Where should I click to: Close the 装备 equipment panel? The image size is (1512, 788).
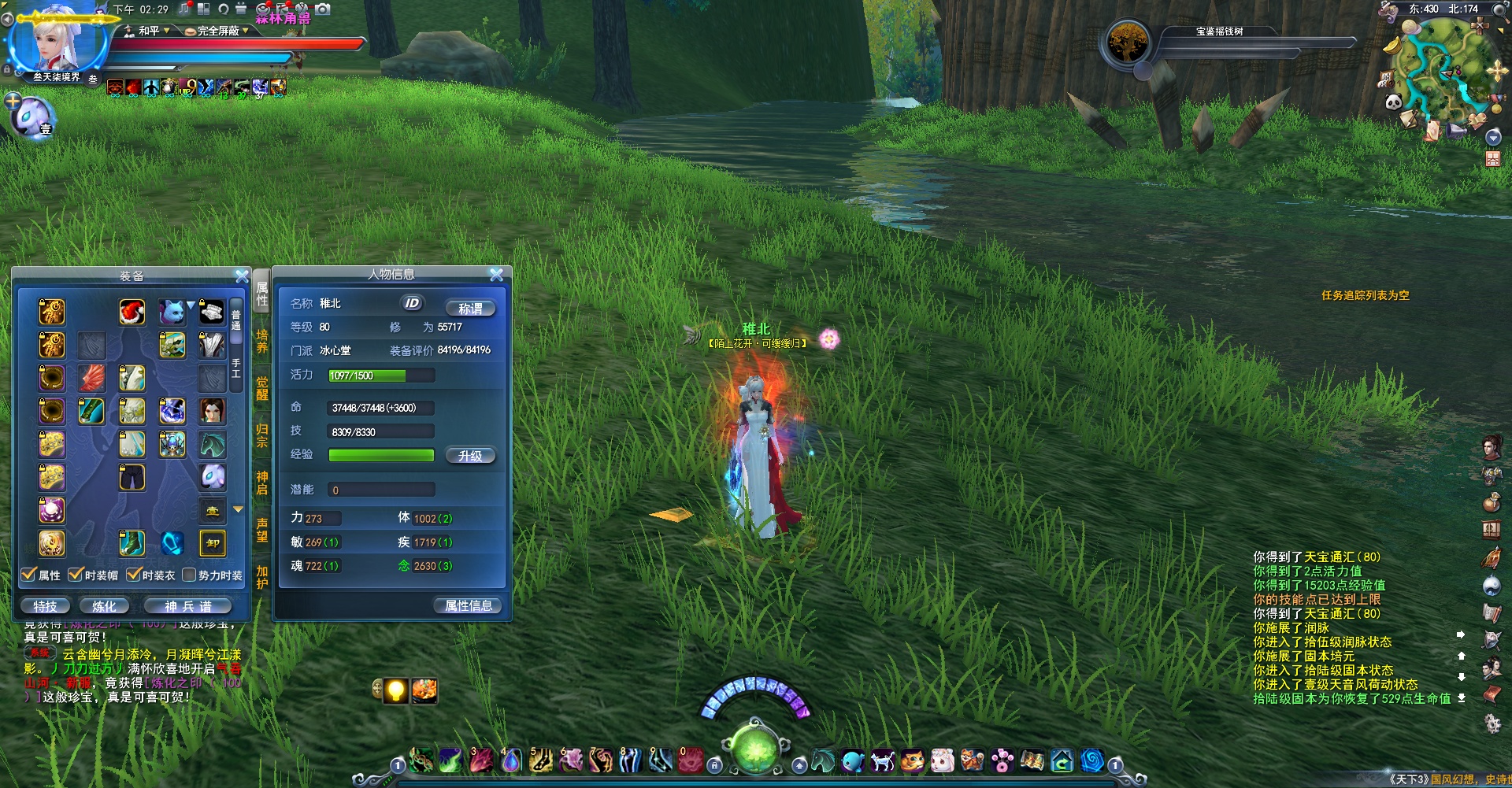pos(242,276)
